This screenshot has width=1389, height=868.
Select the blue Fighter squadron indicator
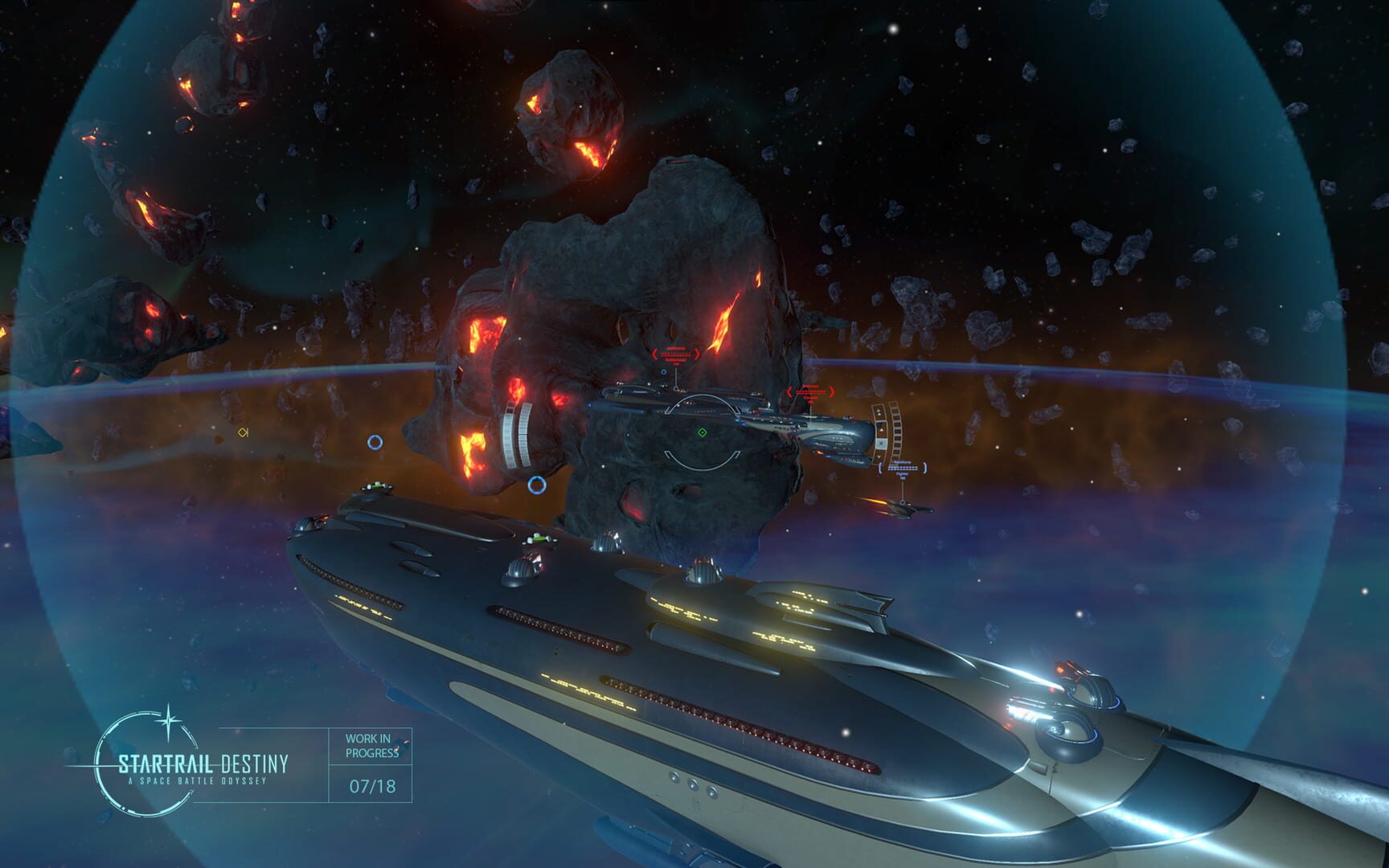(902, 469)
